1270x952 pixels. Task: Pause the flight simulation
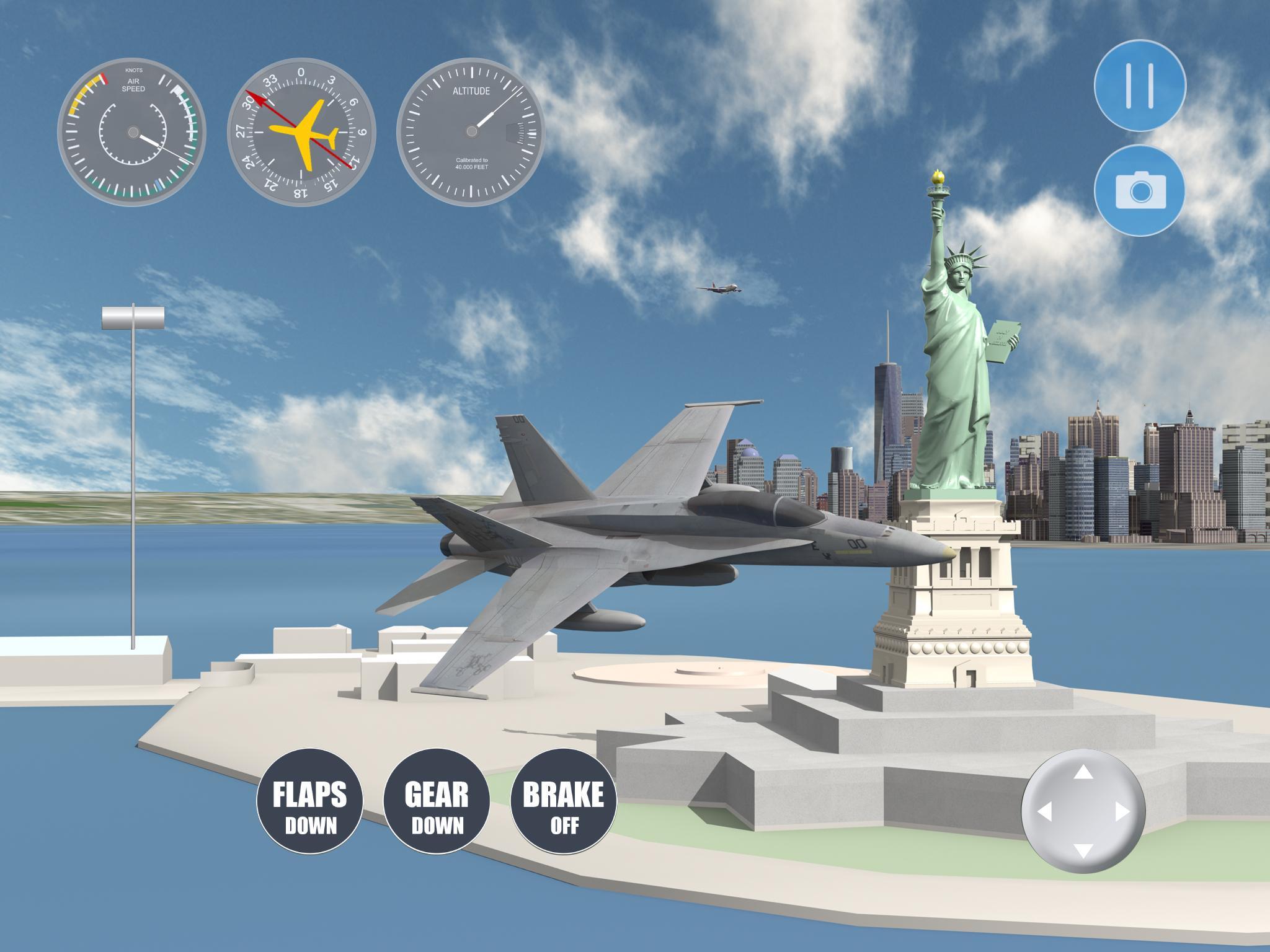coord(1141,87)
